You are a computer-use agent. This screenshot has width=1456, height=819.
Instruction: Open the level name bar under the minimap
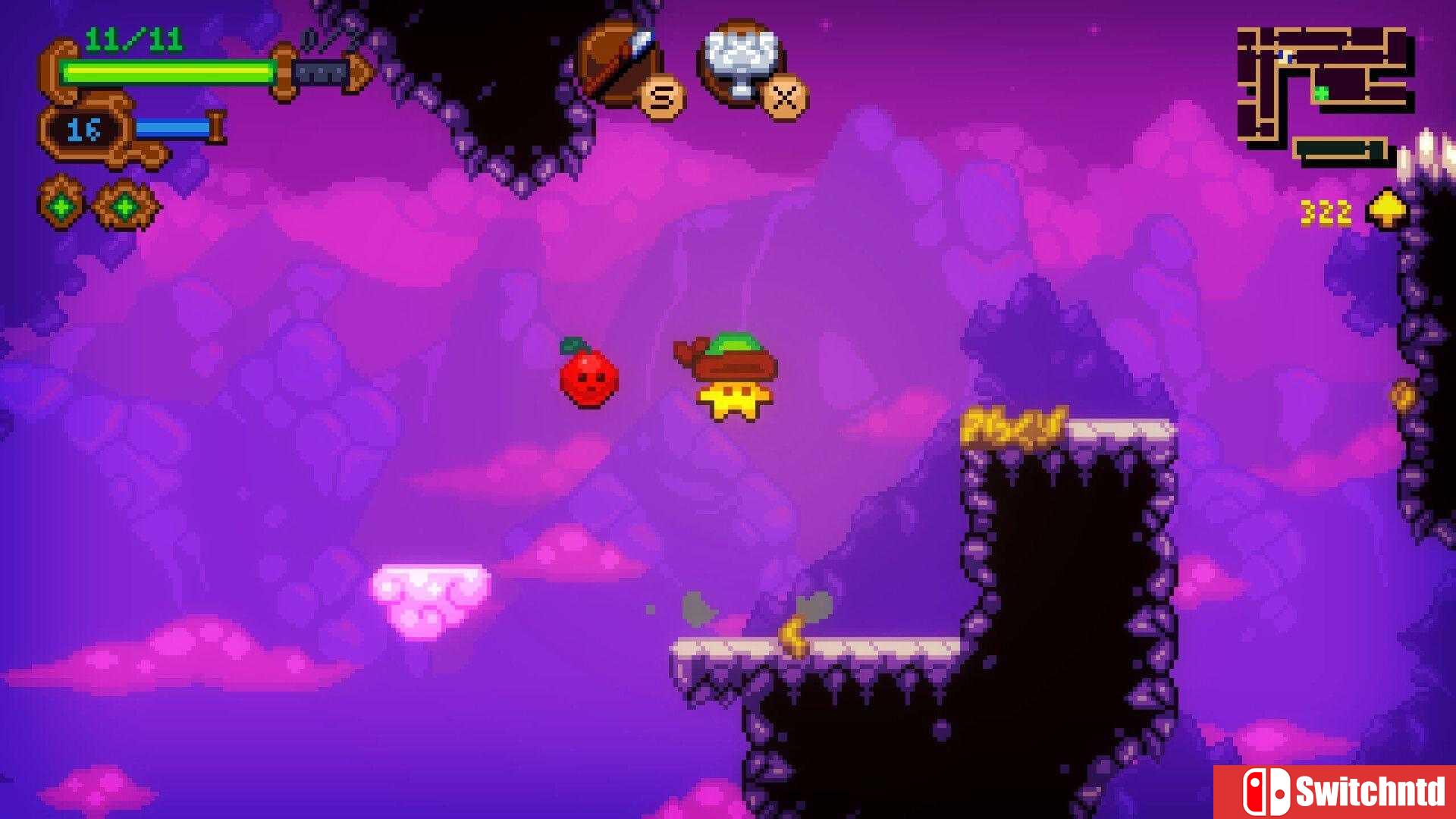tap(1338, 148)
